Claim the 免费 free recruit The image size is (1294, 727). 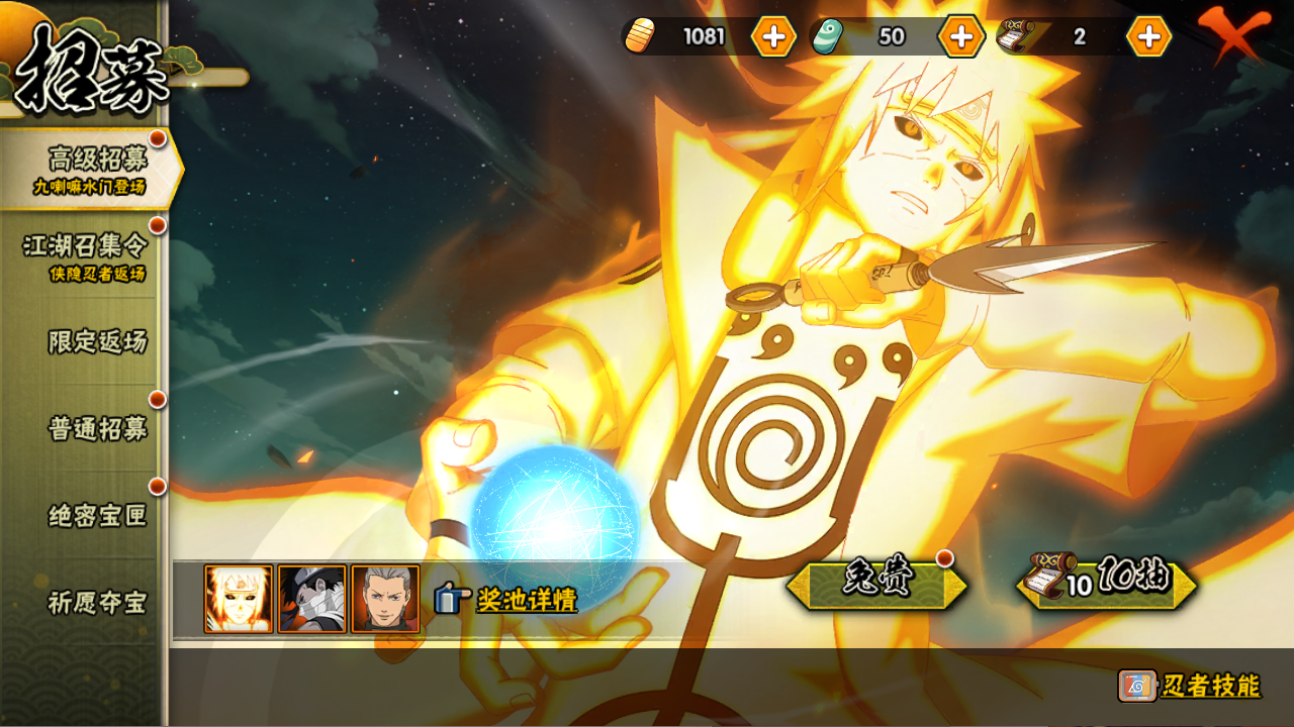[x=876, y=586]
